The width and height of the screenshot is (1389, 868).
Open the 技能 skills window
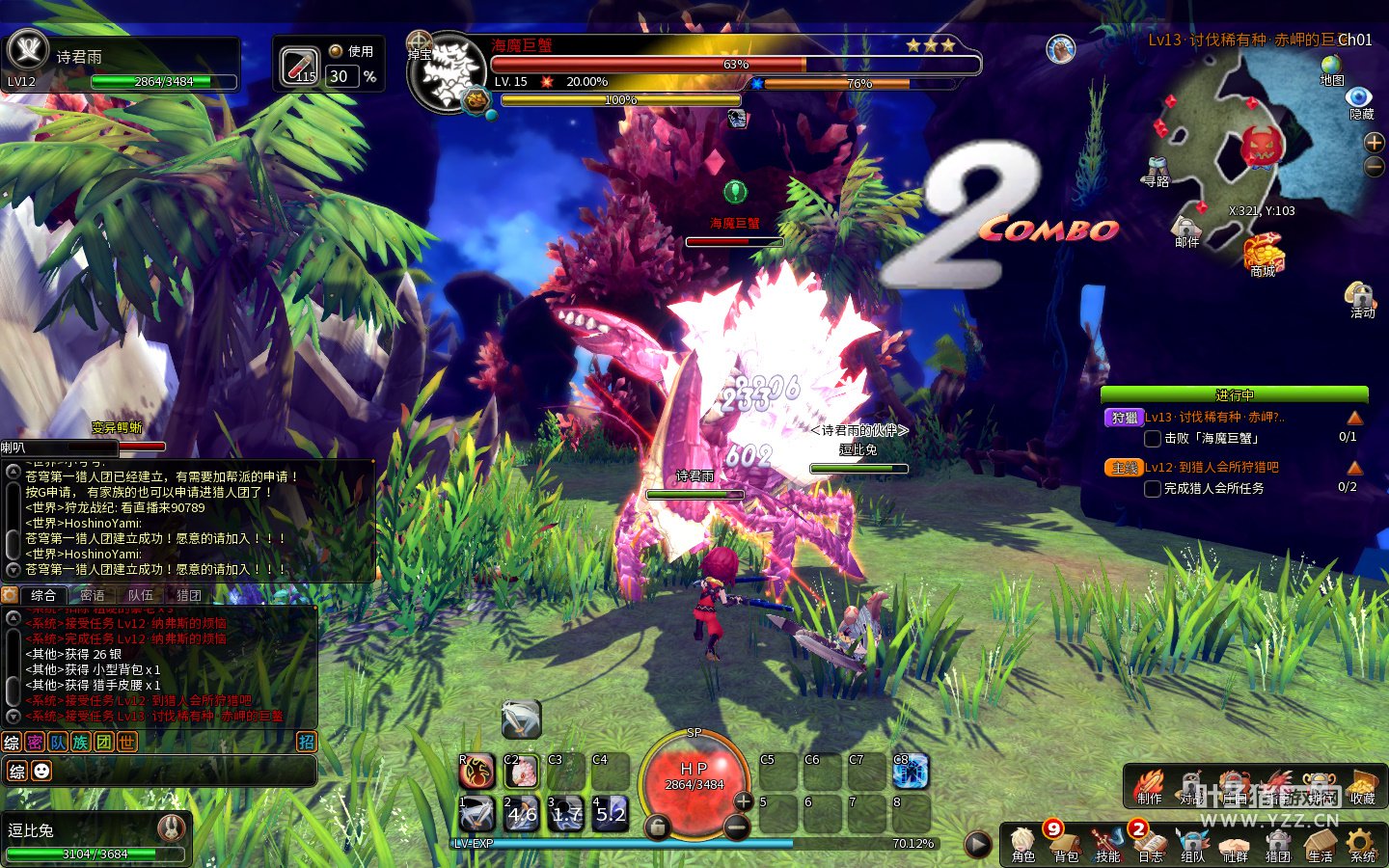1107,843
